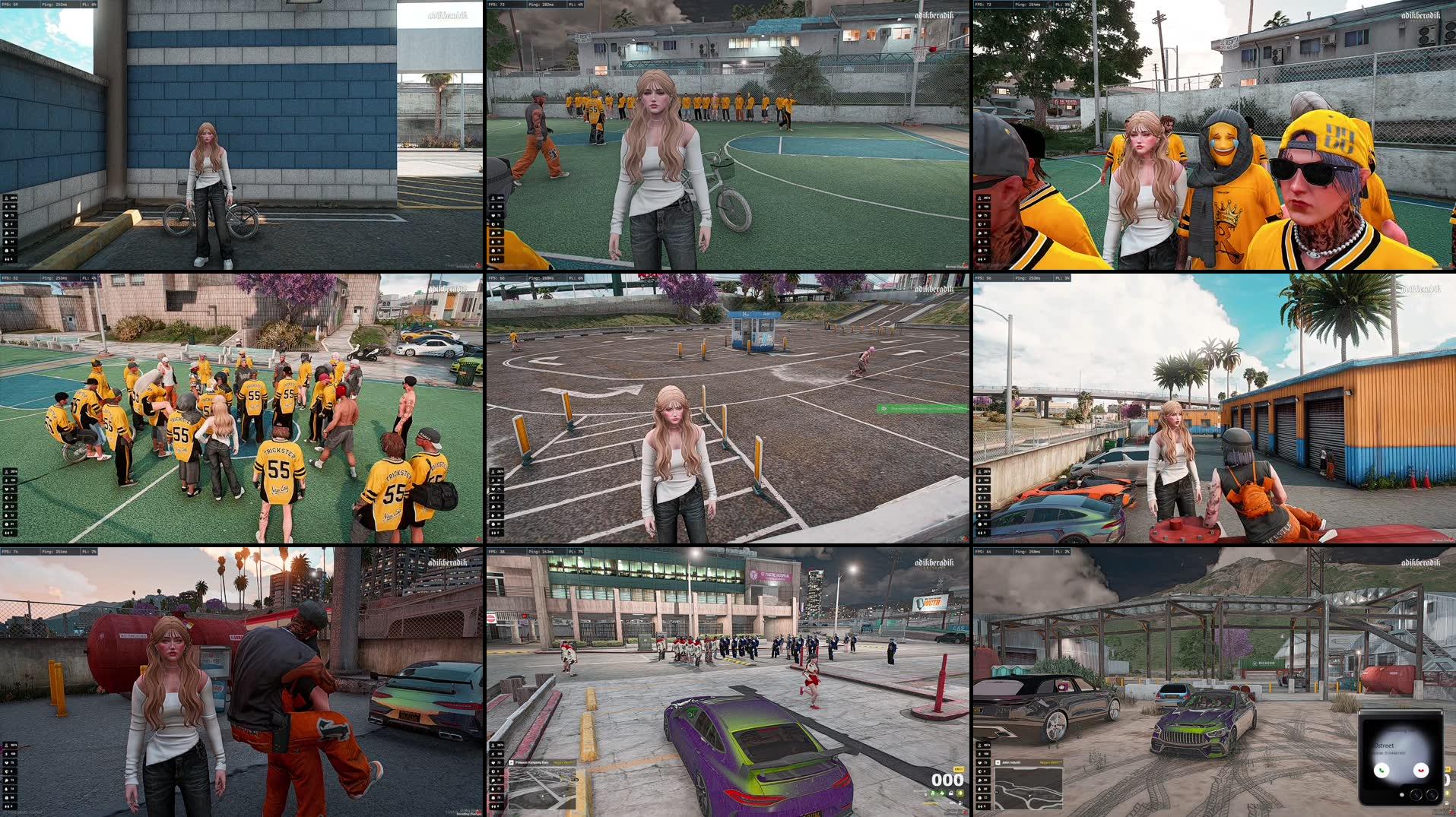Screen dimensions: 1456x817
Task: Tap the green answer icon on the phone screen
Action: coord(1381,771)
